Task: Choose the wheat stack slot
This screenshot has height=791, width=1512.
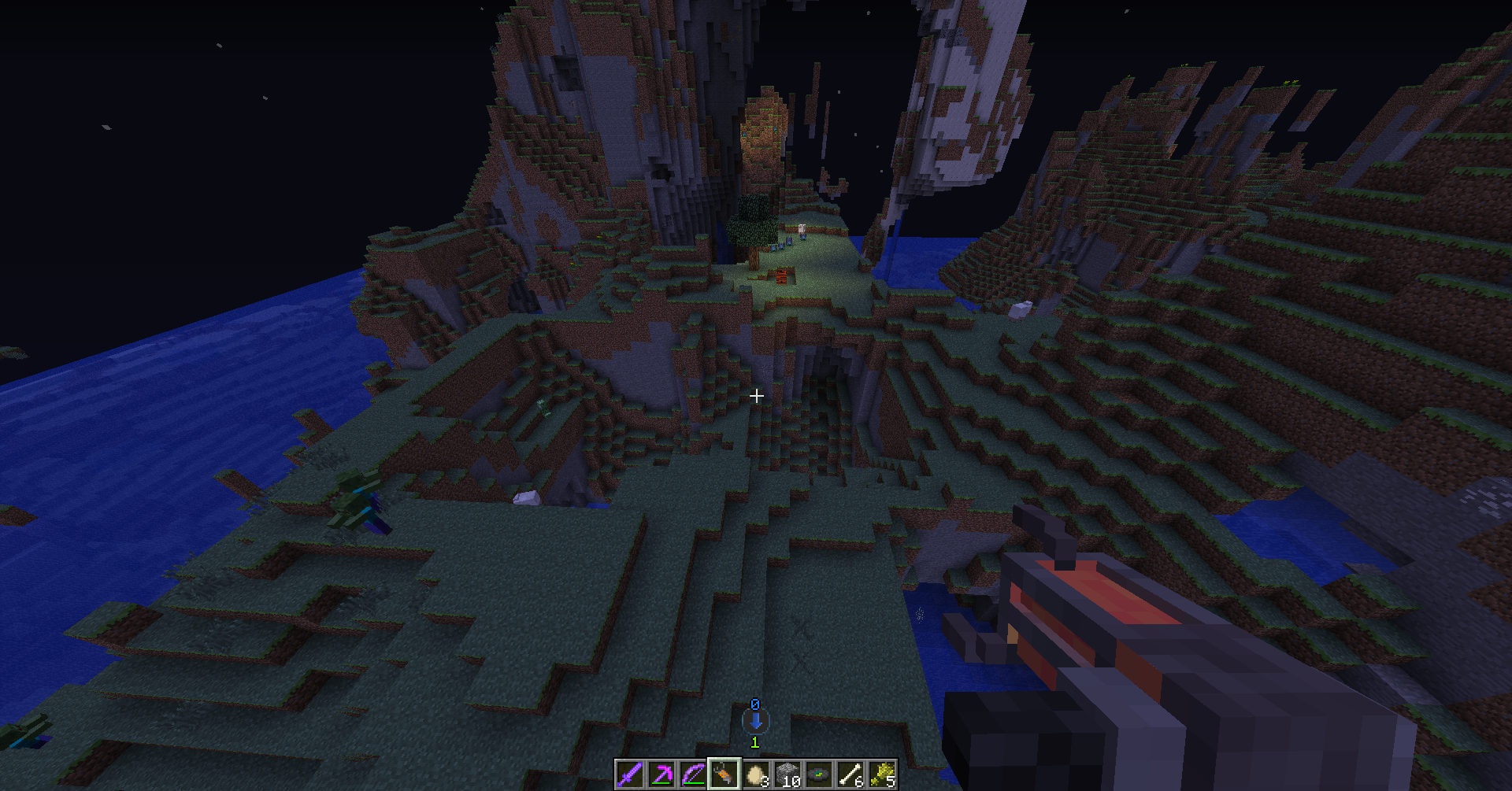Action: click(882, 774)
